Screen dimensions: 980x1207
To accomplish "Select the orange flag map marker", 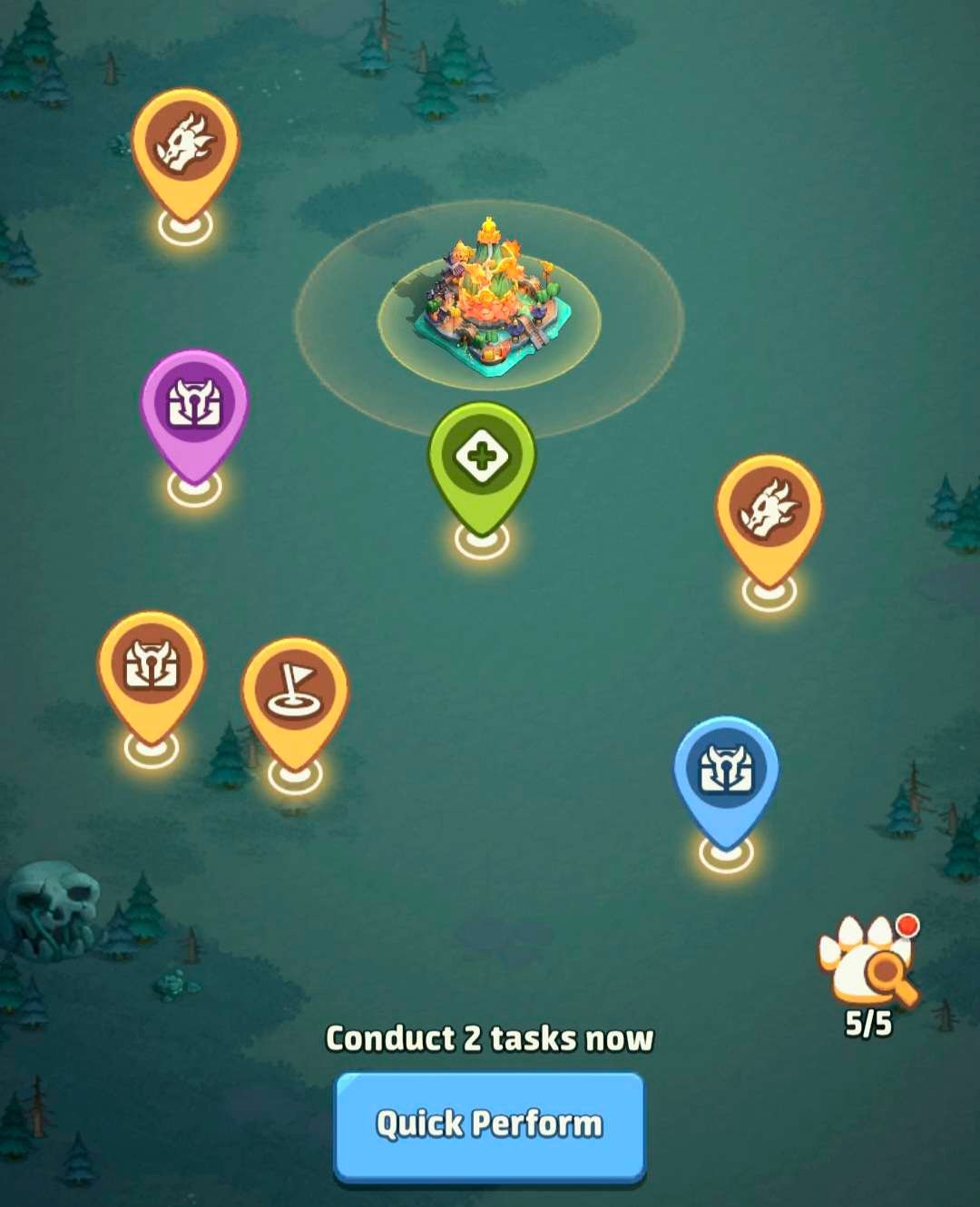I will click(x=295, y=692).
